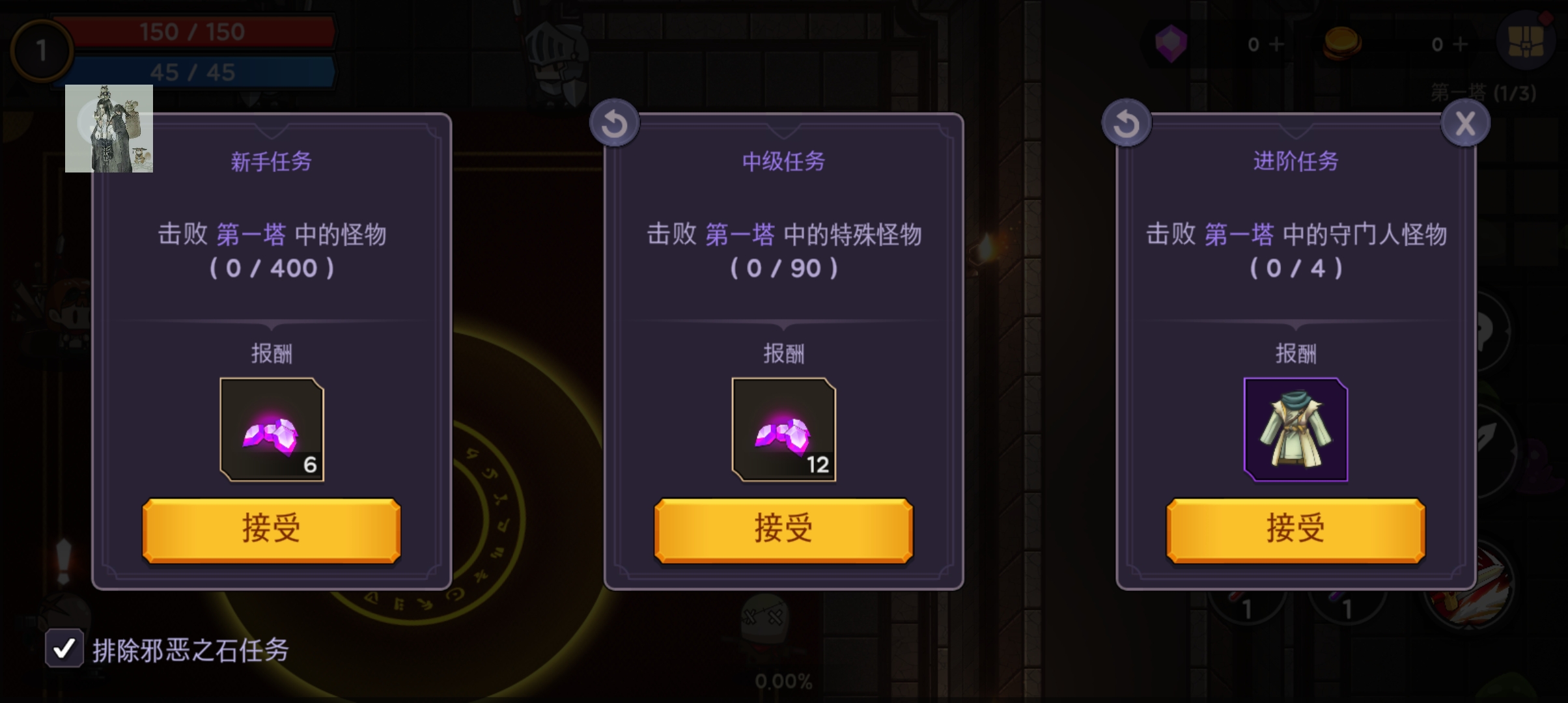
Task: Select the crystal reward showing quantity 12
Action: click(783, 430)
